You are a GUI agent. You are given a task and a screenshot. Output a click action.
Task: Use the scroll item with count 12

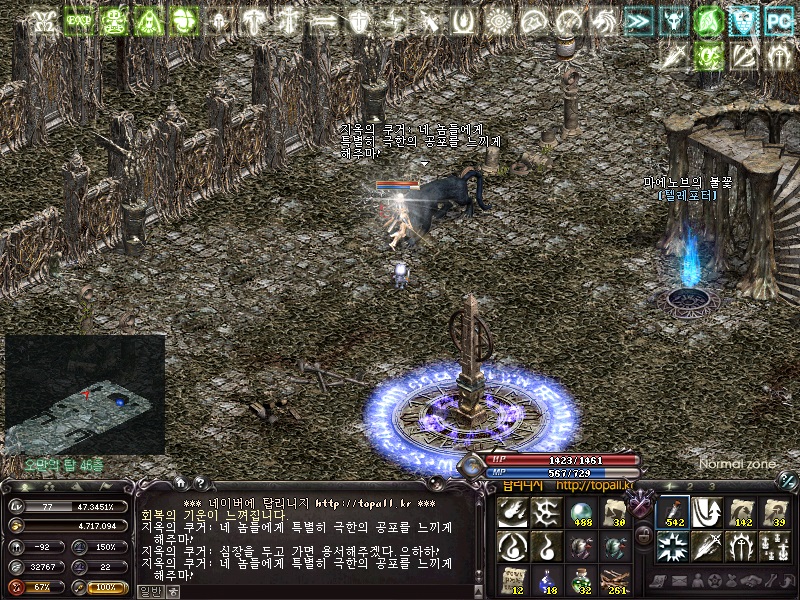point(513,581)
